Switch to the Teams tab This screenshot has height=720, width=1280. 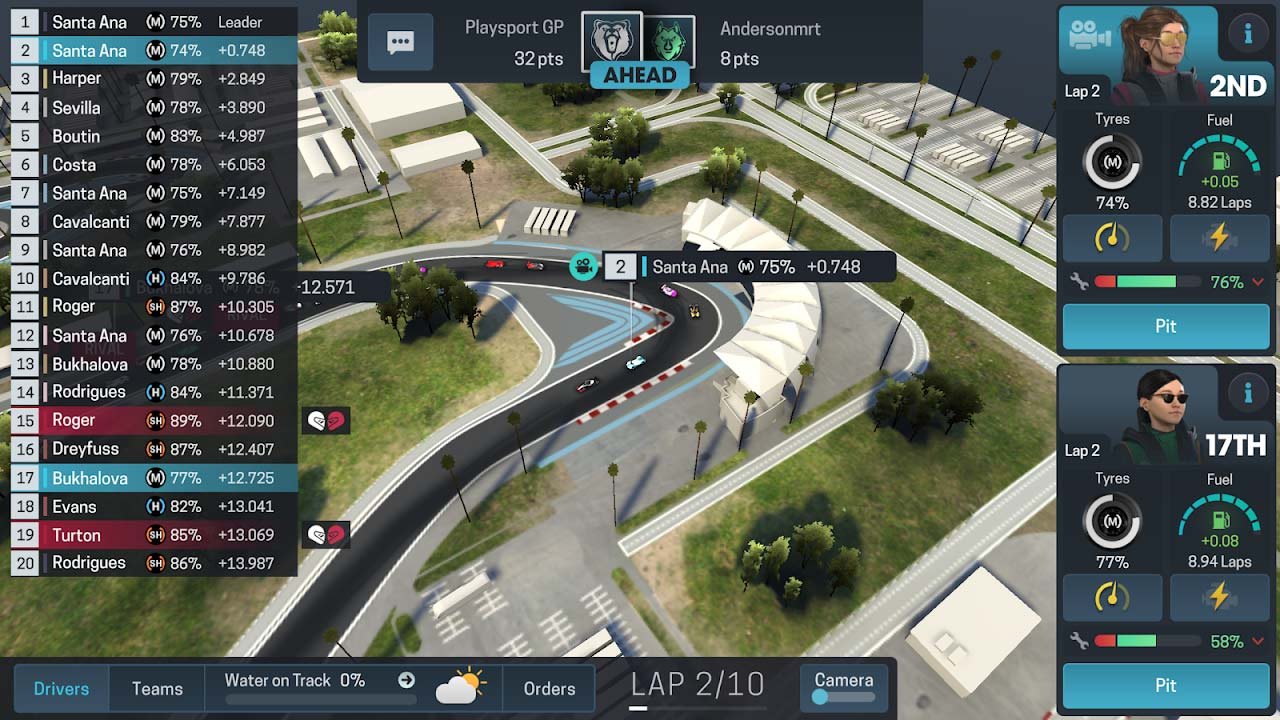click(157, 688)
